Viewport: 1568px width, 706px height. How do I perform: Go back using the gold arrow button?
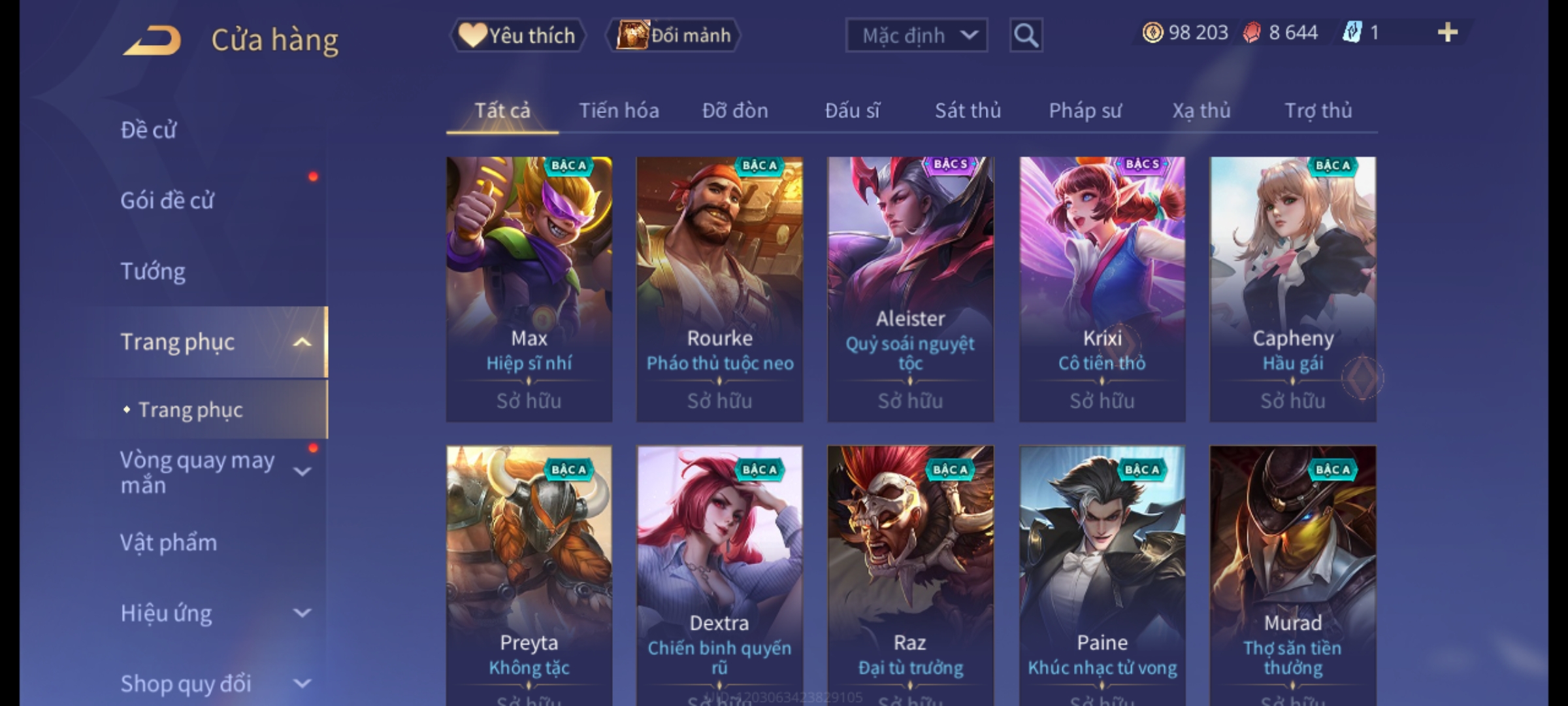point(152,41)
